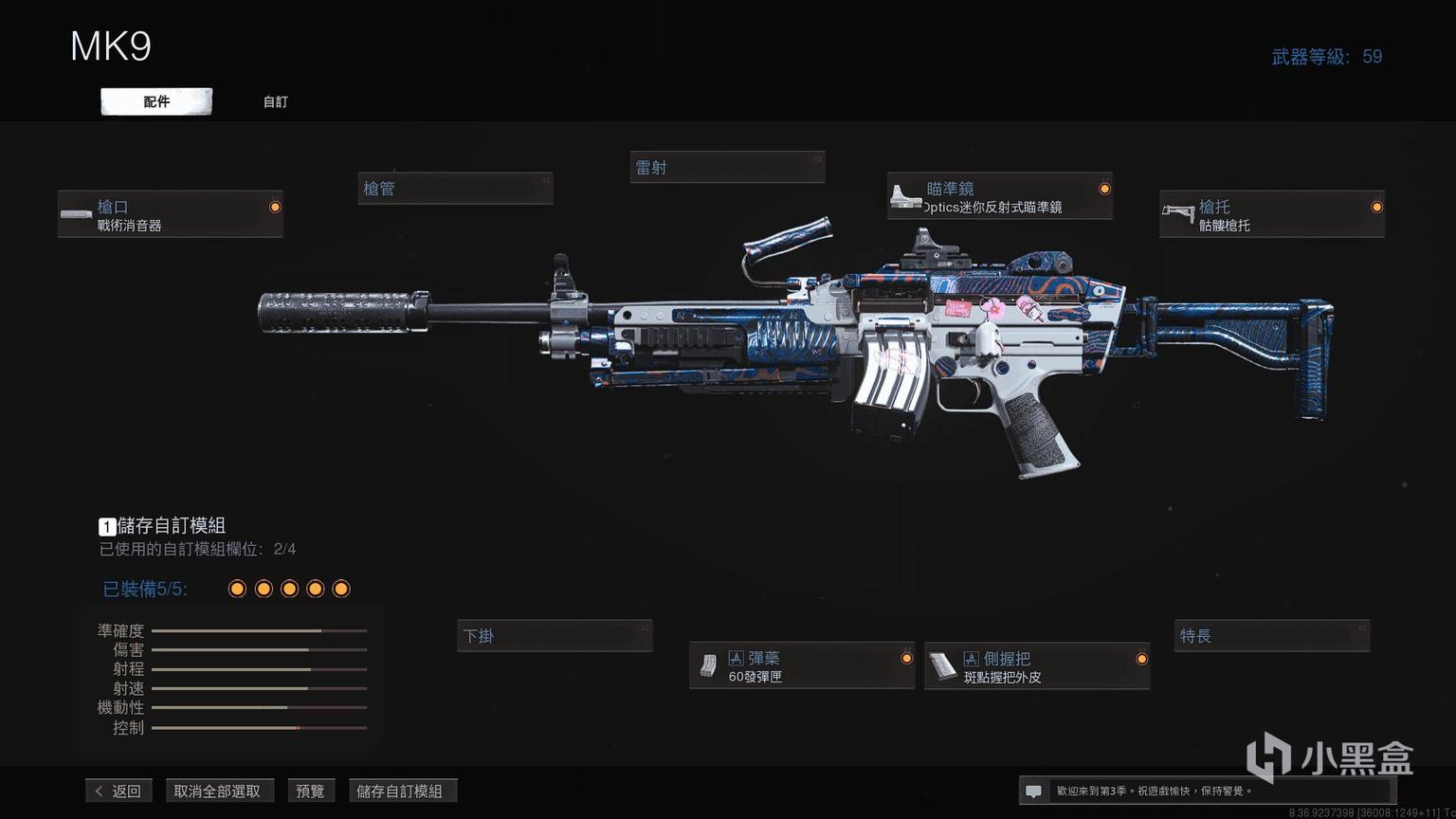
Task: Select the 下掛 underbarrel slot
Action: pos(555,636)
